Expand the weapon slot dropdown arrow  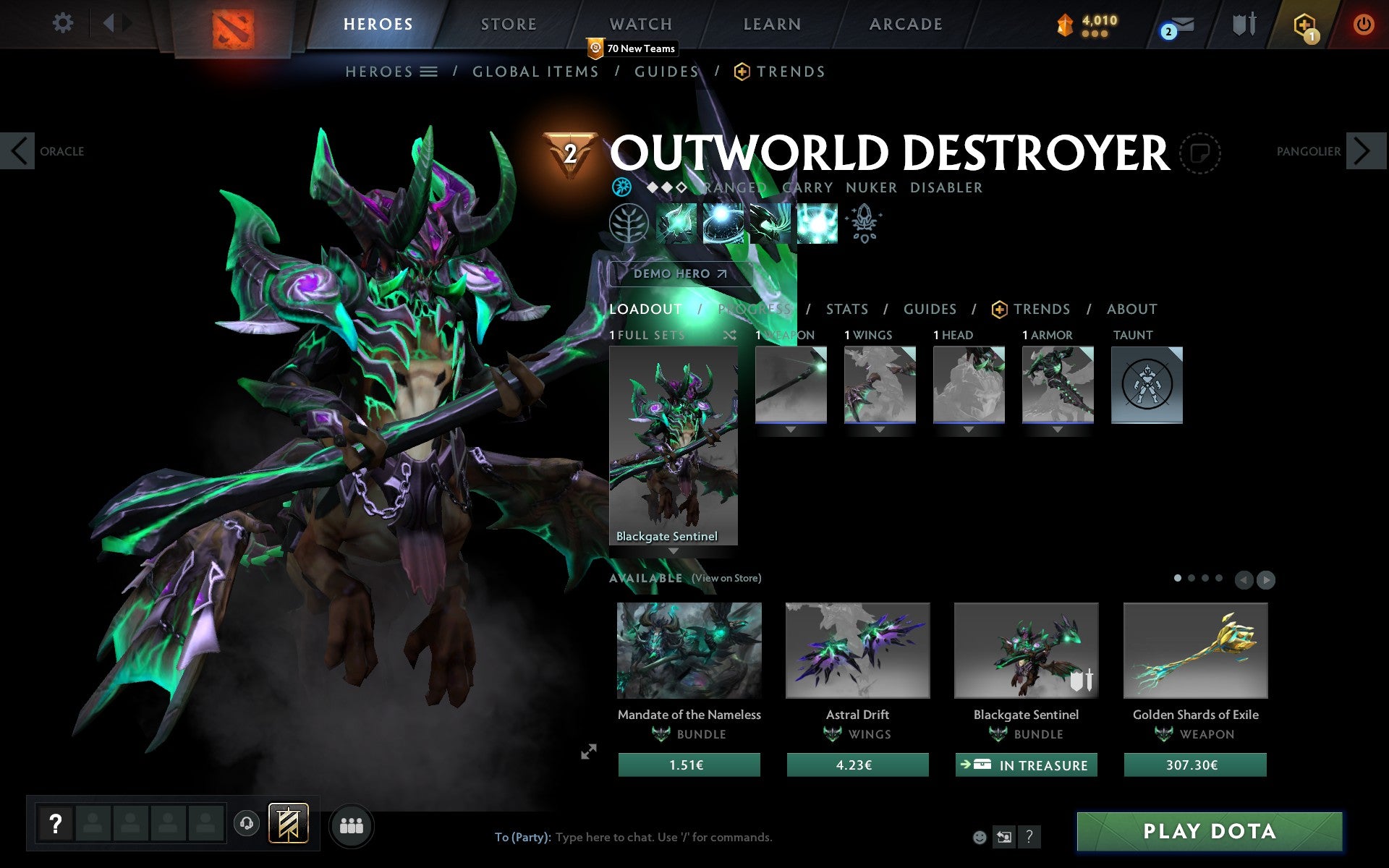click(790, 430)
